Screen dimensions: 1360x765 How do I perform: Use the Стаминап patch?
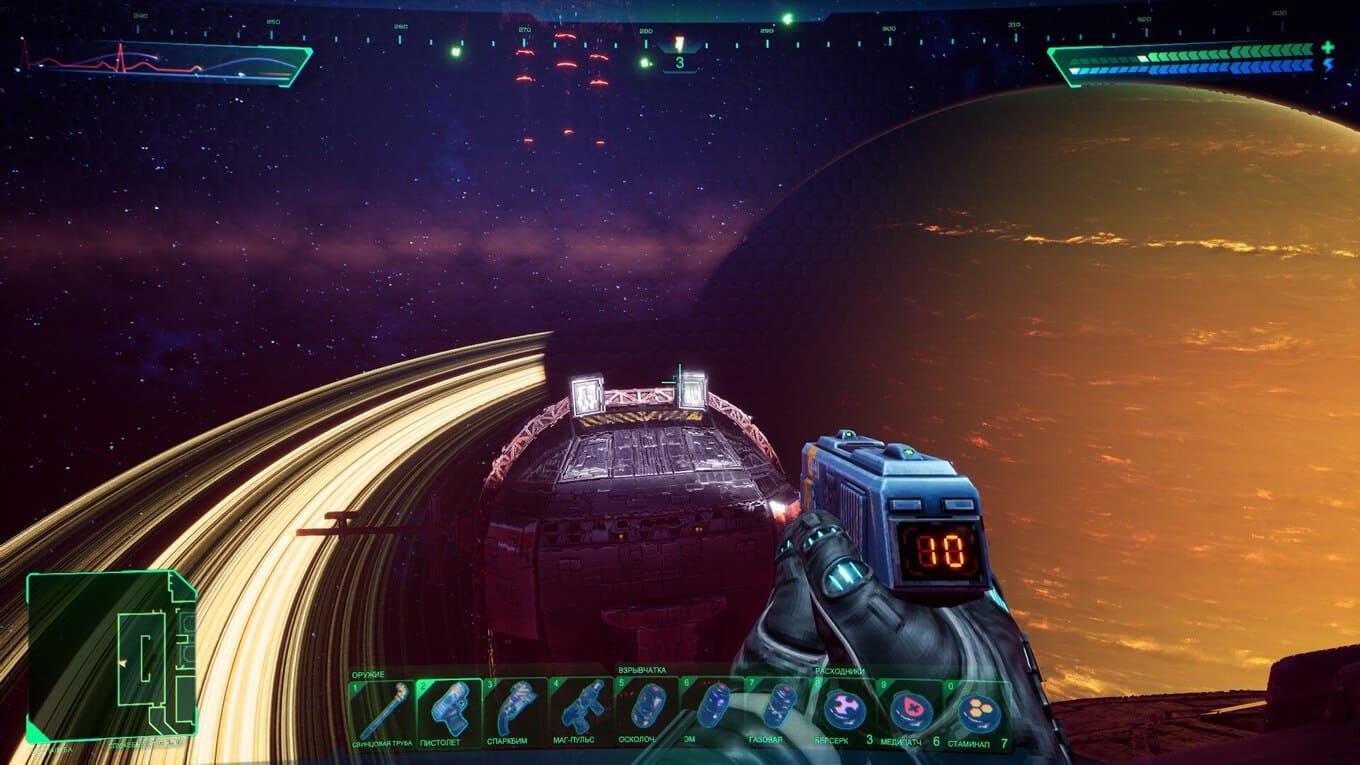point(977,714)
